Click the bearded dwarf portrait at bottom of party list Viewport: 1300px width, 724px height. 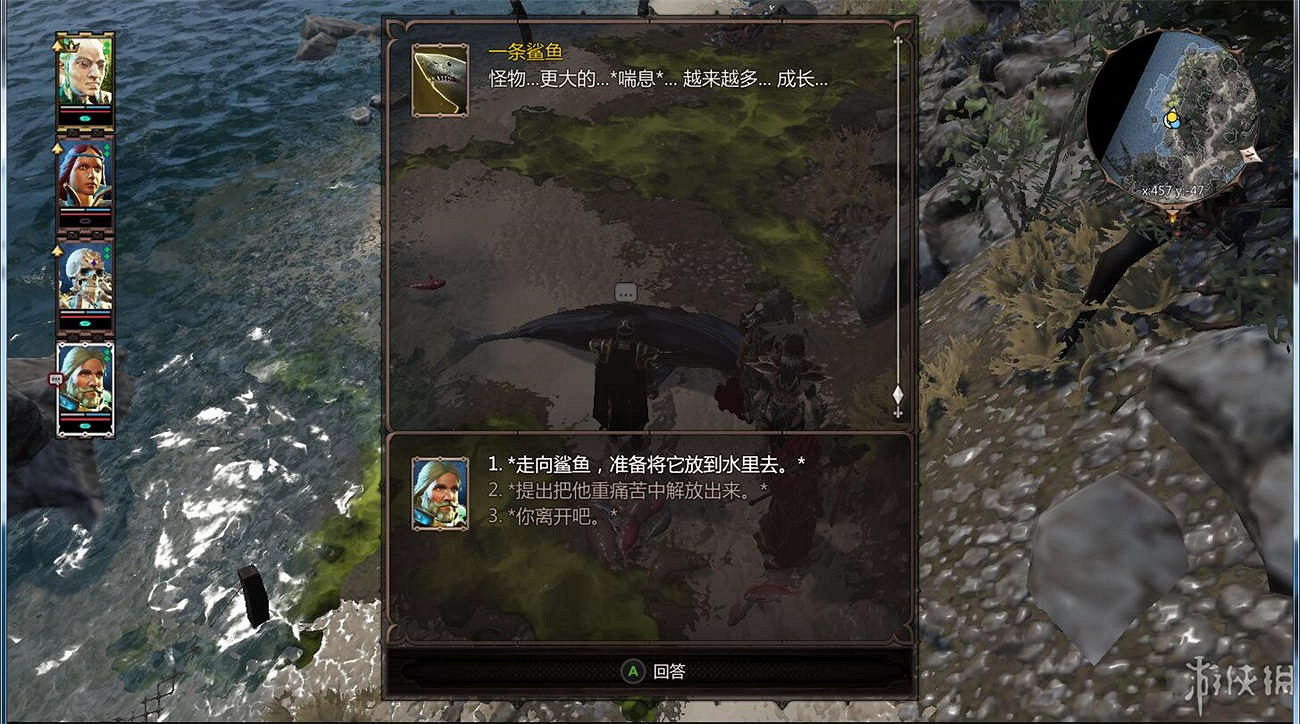[89, 385]
